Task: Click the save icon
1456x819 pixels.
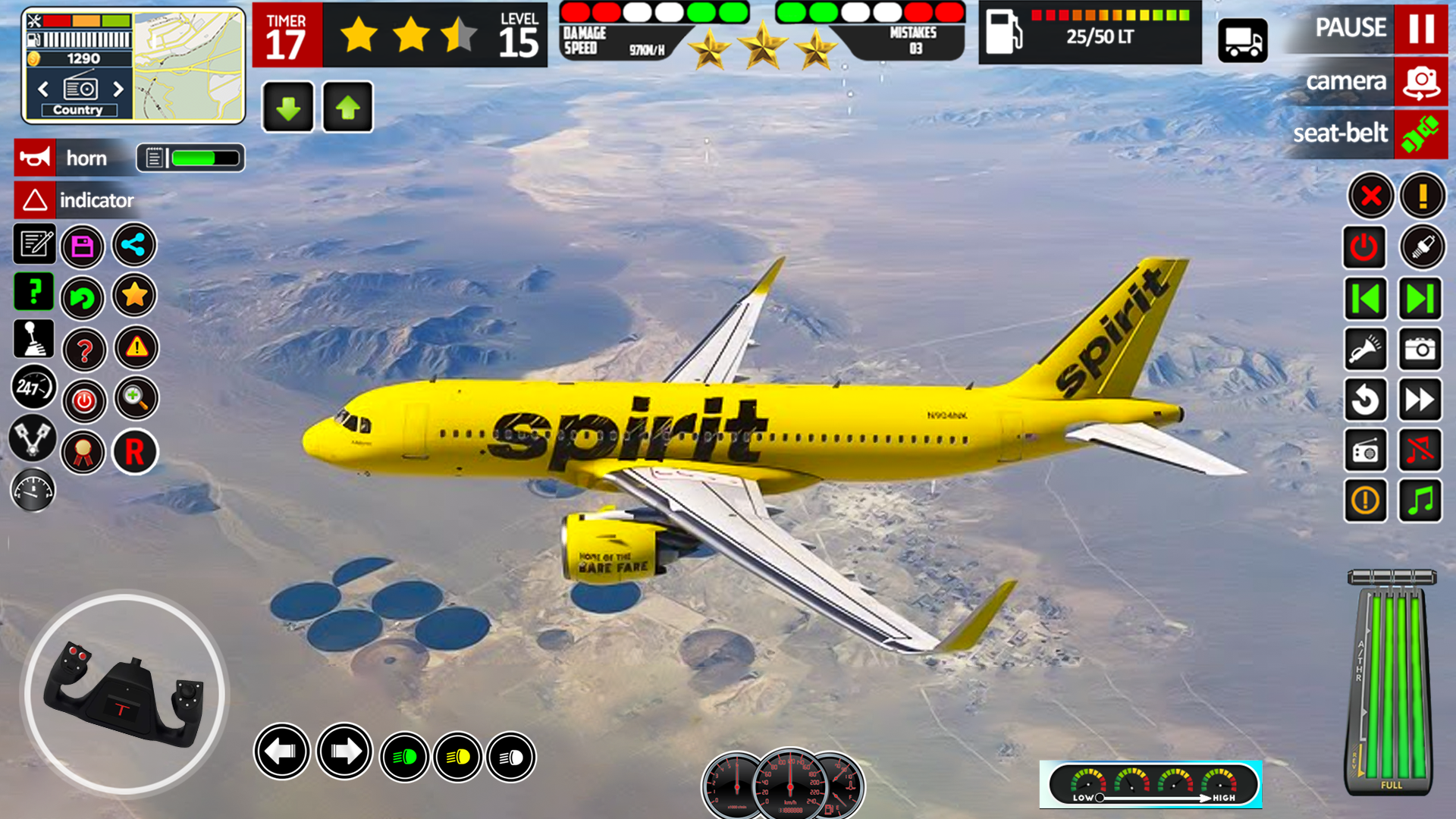Action: (x=83, y=245)
